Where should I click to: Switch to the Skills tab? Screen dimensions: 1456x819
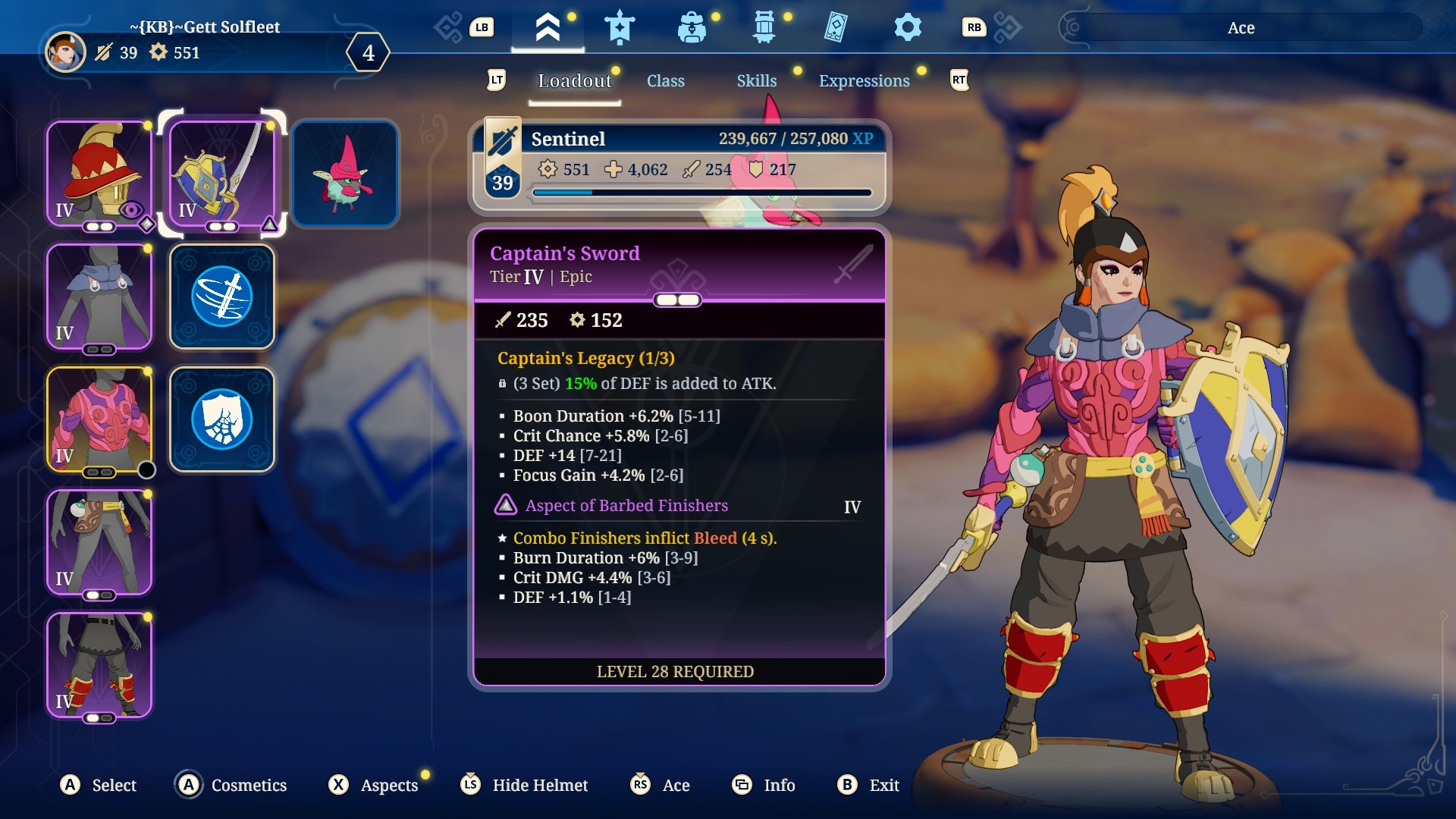(756, 81)
